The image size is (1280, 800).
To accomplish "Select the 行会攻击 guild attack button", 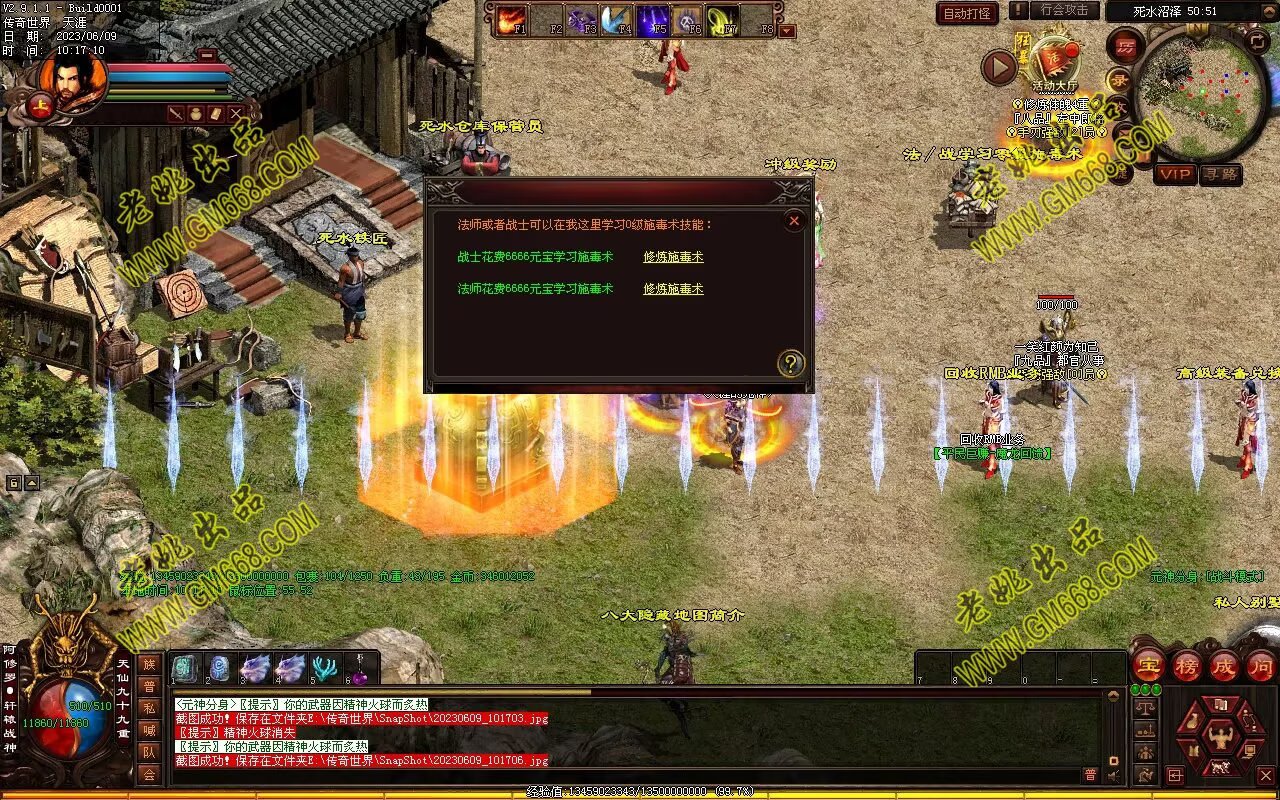I will (x=1063, y=10).
